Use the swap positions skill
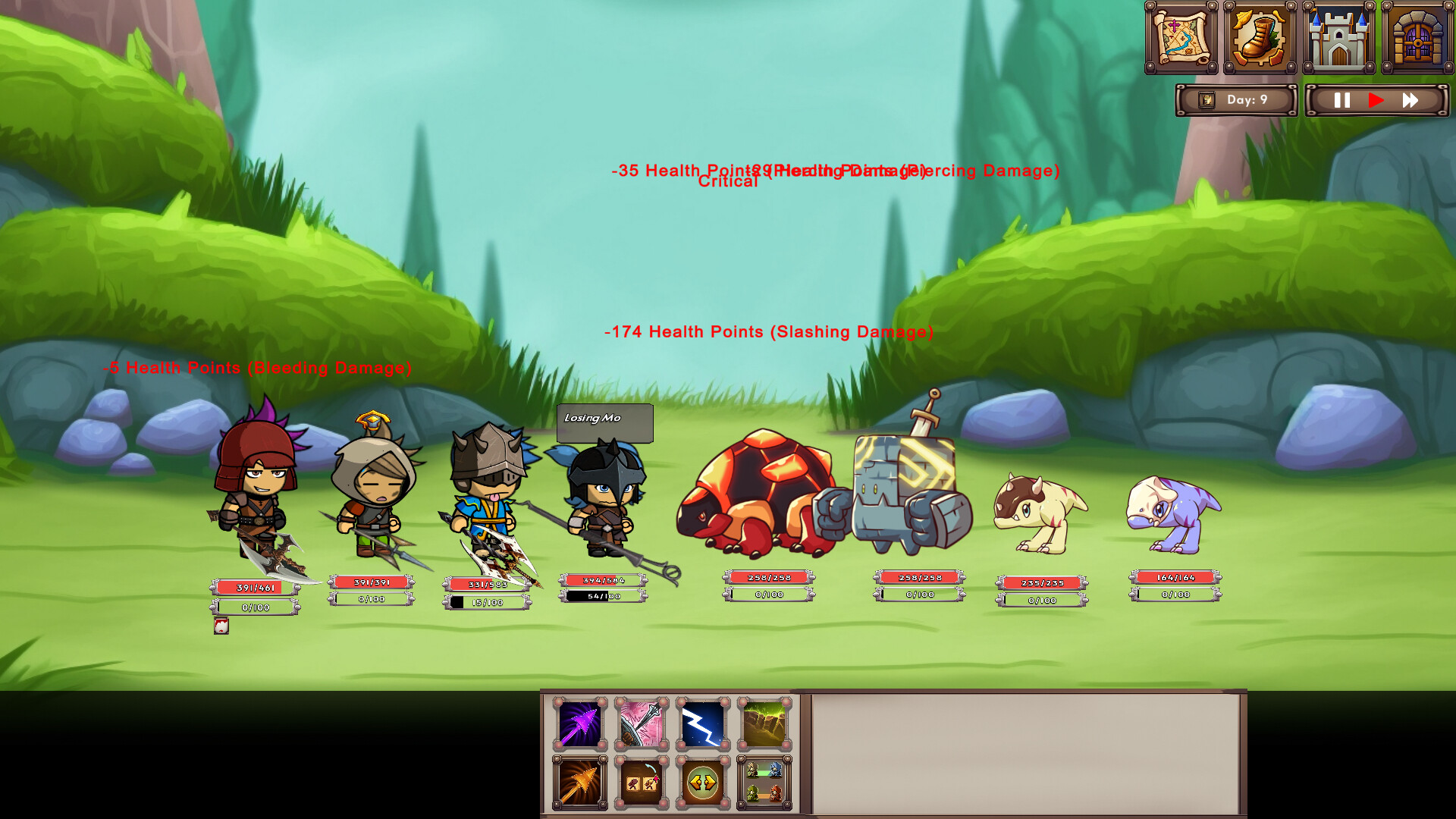 pyautogui.click(x=703, y=780)
